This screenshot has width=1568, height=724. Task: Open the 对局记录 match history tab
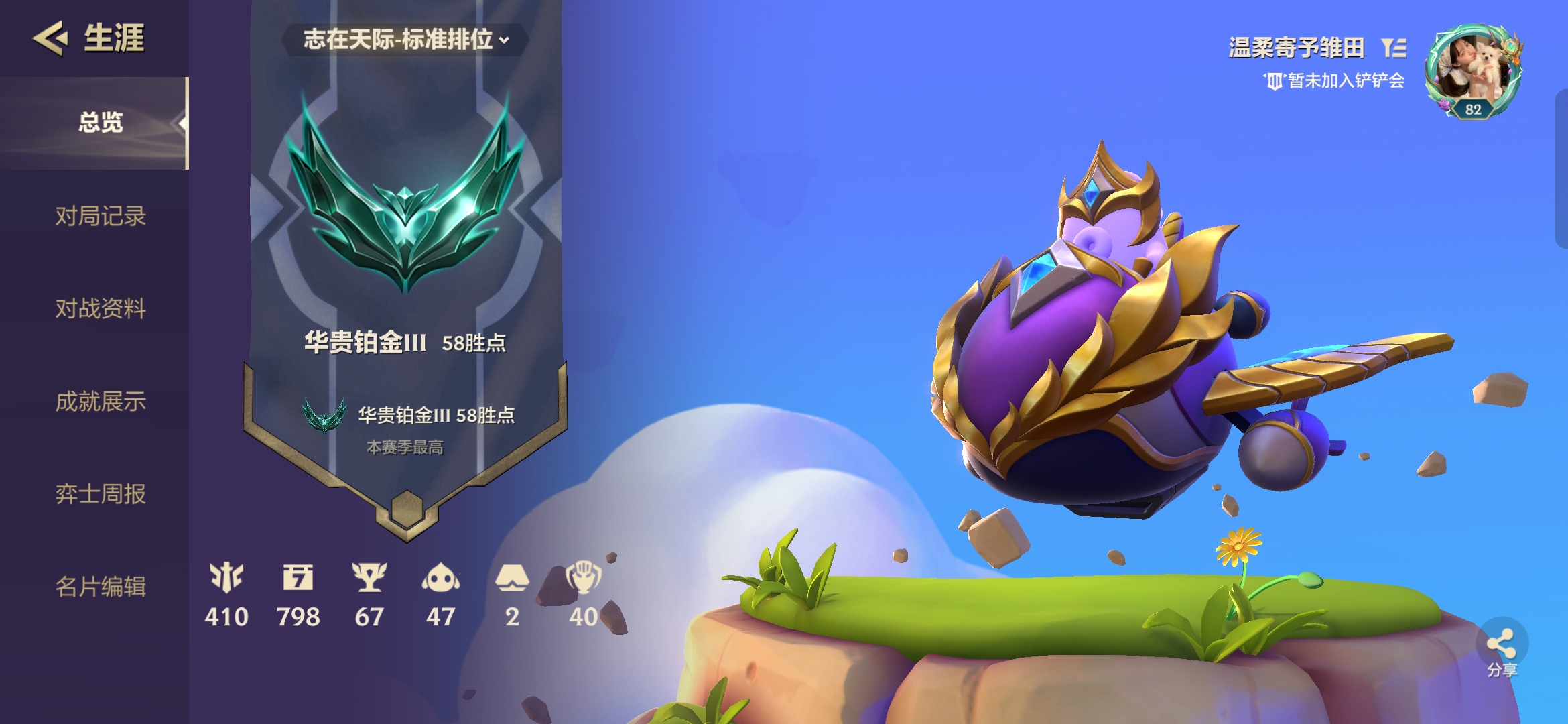pos(101,216)
